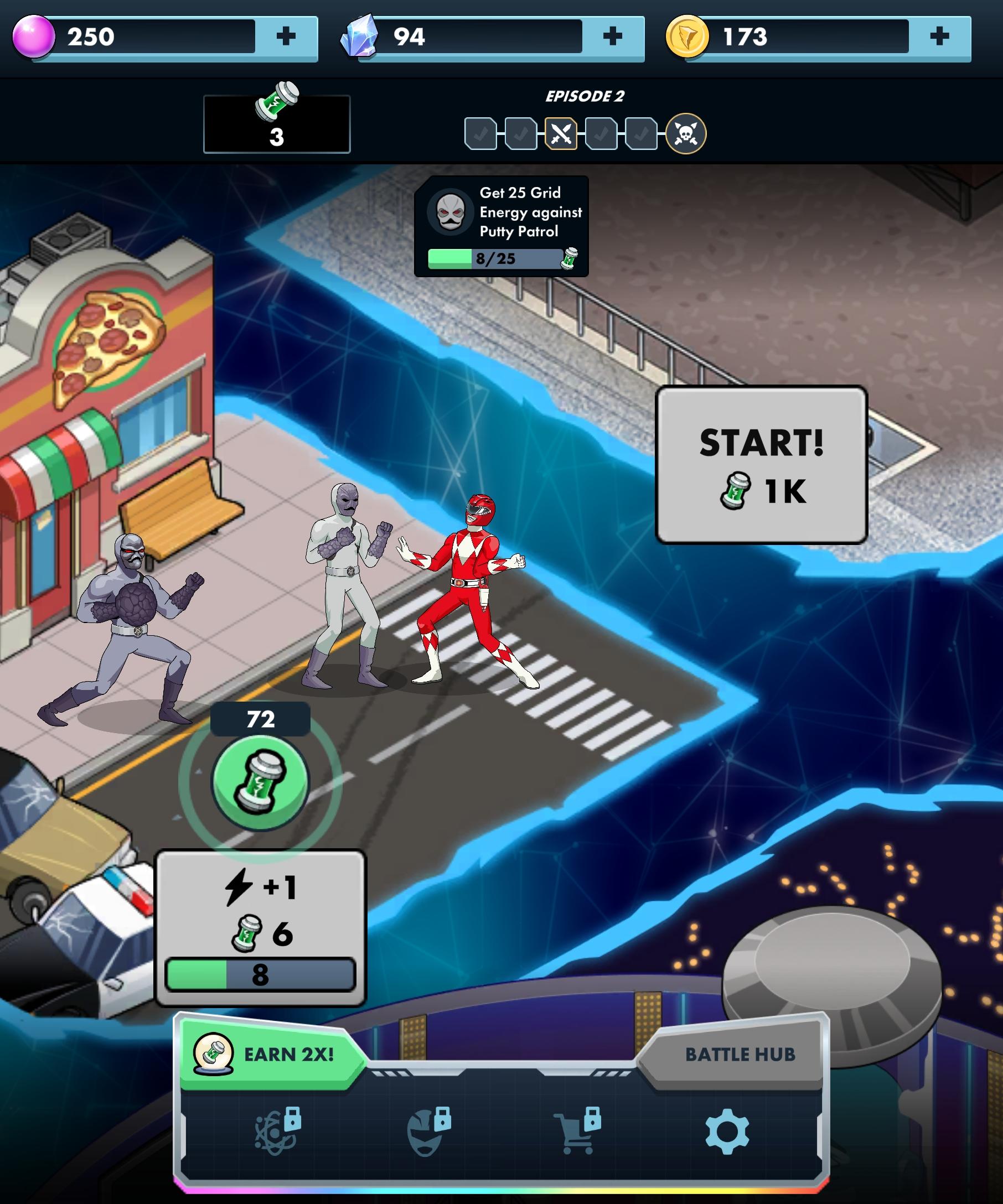Open the Battle Hub

738,1055
